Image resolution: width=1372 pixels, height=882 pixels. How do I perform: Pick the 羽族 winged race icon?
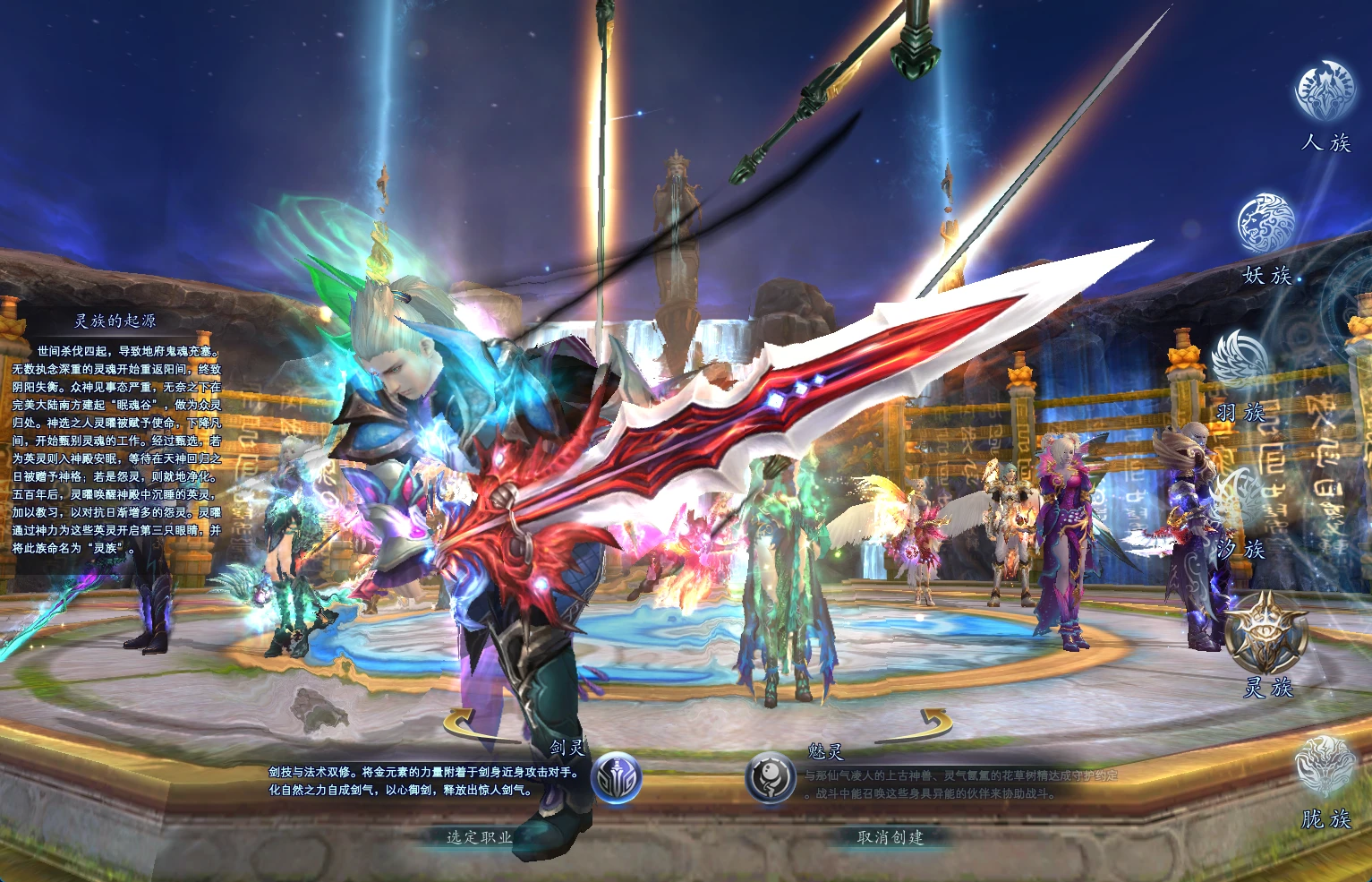tap(1241, 358)
